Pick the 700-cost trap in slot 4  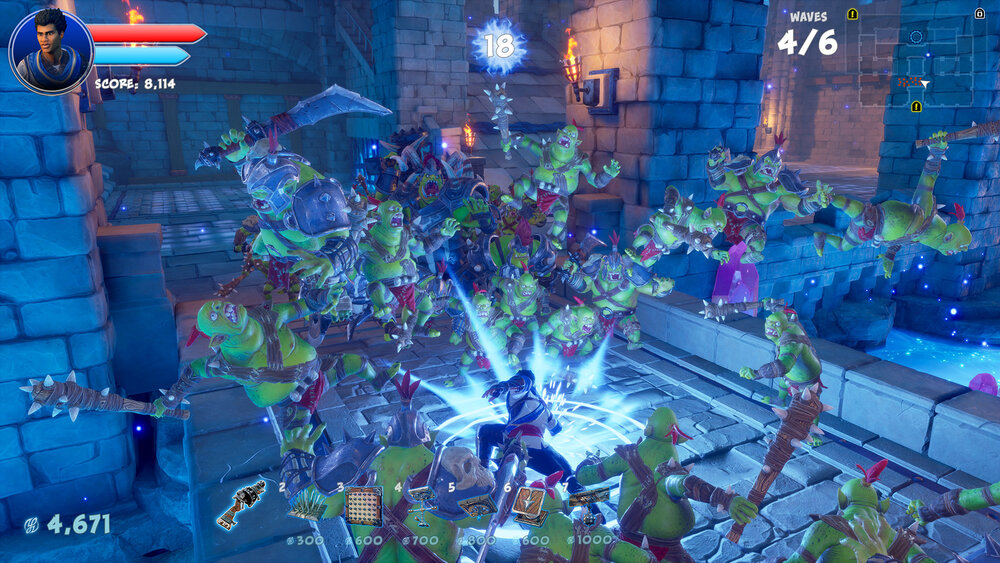click(x=422, y=503)
